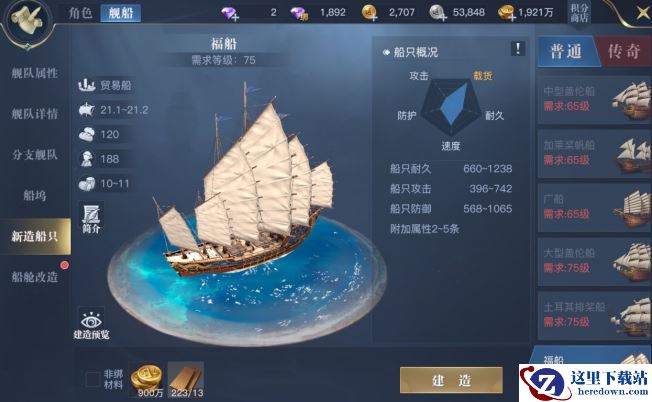Go to the 分支舰队 section

click(x=35, y=155)
